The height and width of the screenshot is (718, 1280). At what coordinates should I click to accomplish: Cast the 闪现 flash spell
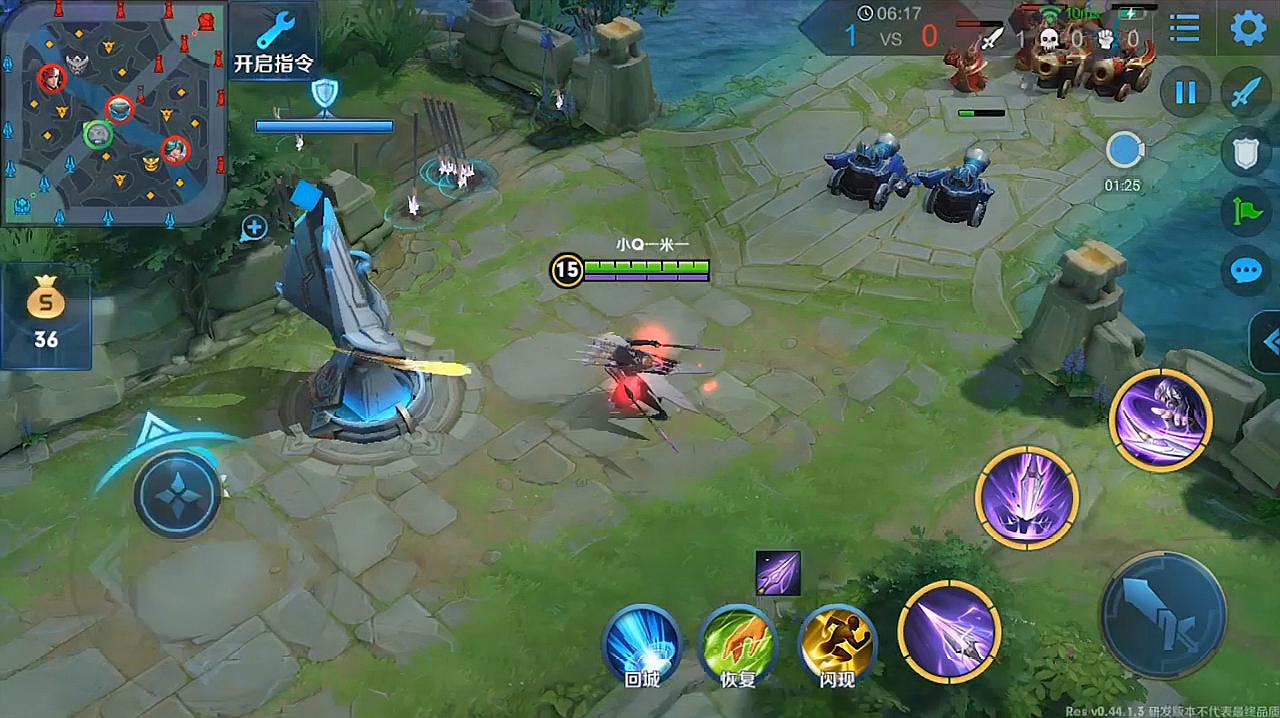[837, 643]
